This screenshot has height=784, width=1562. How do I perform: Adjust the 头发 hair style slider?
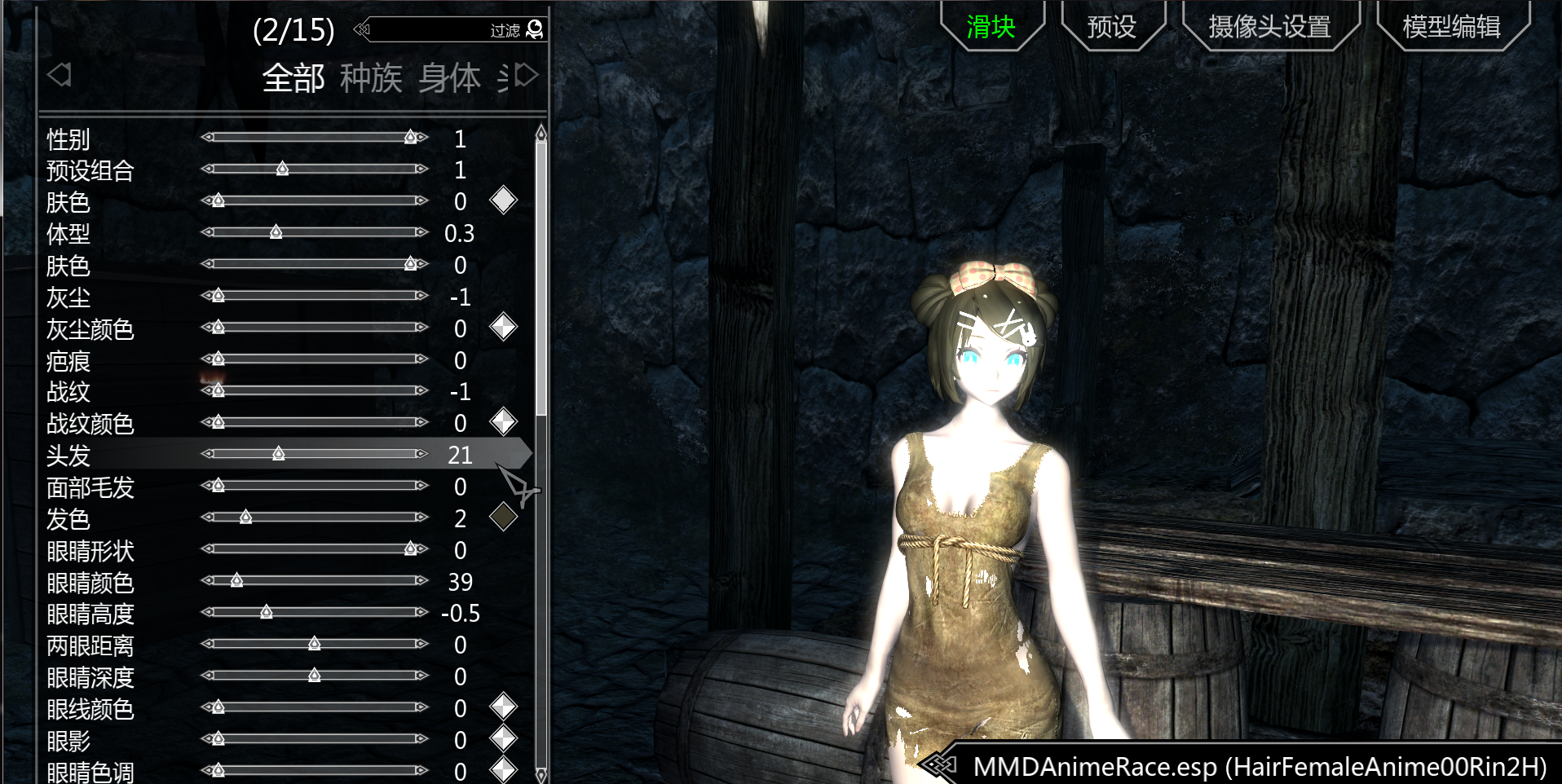[279, 454]
